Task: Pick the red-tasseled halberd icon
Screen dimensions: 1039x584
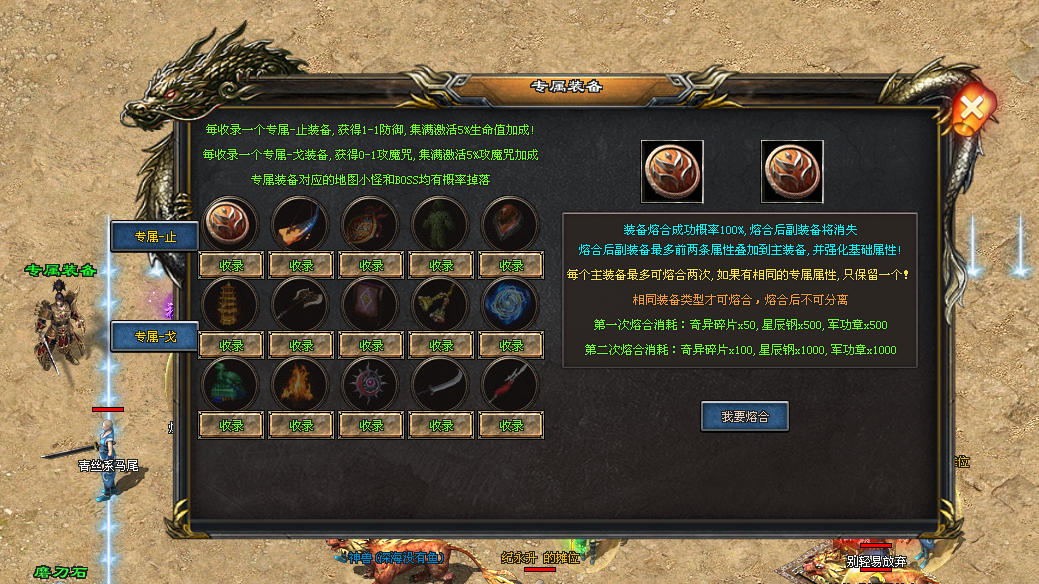Action: pyautogui.click(x=511, y=383)
